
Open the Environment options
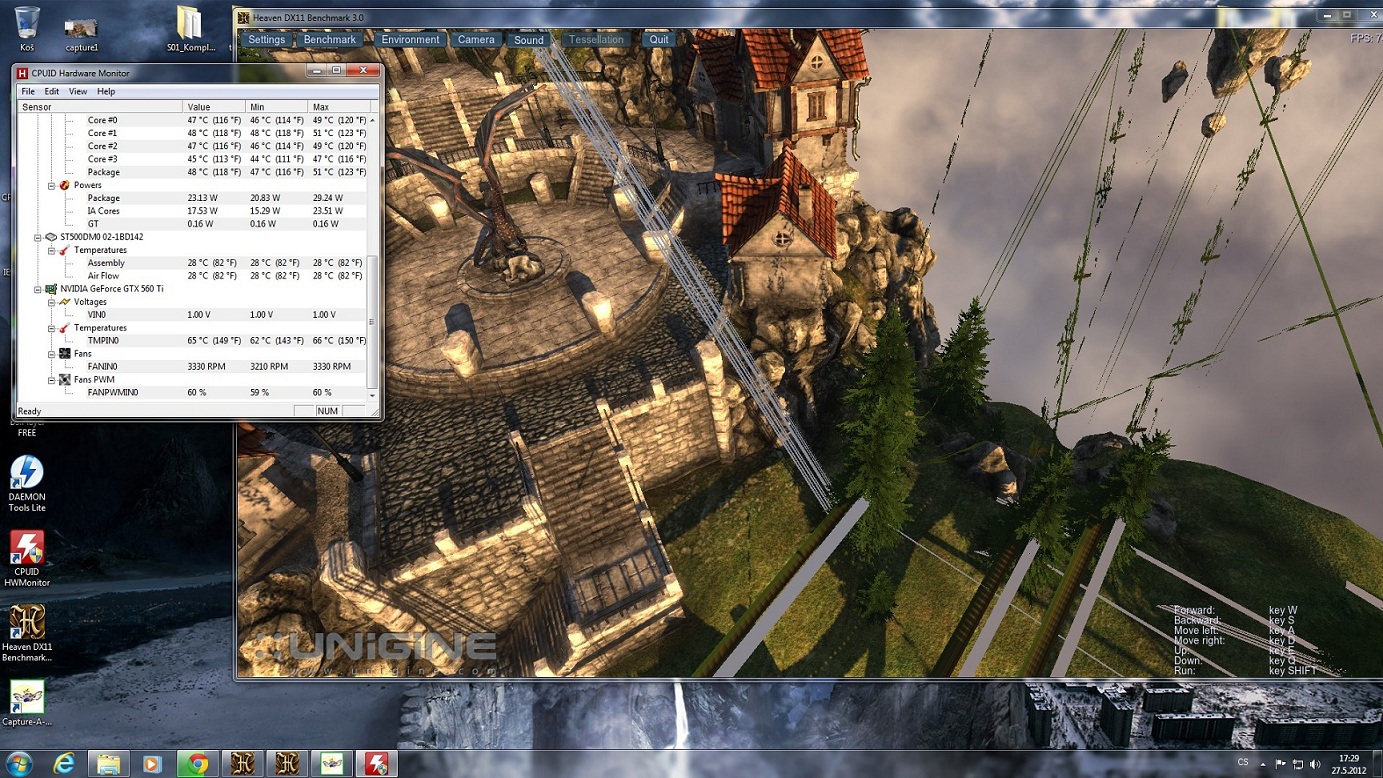click(x=410, y=40)
